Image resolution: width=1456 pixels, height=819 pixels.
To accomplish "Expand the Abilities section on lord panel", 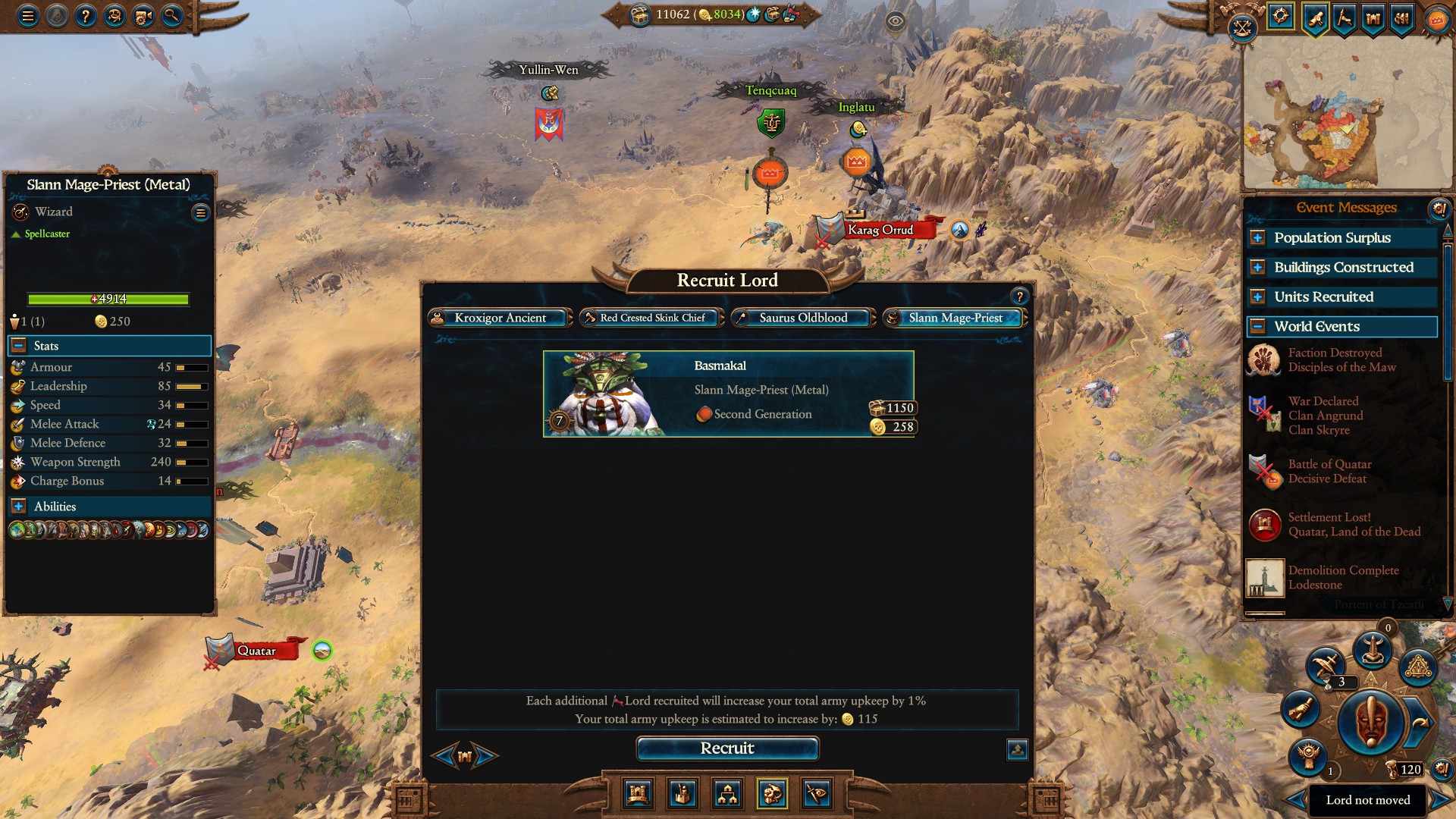I will pyautogui.click(x=17, y=506).
